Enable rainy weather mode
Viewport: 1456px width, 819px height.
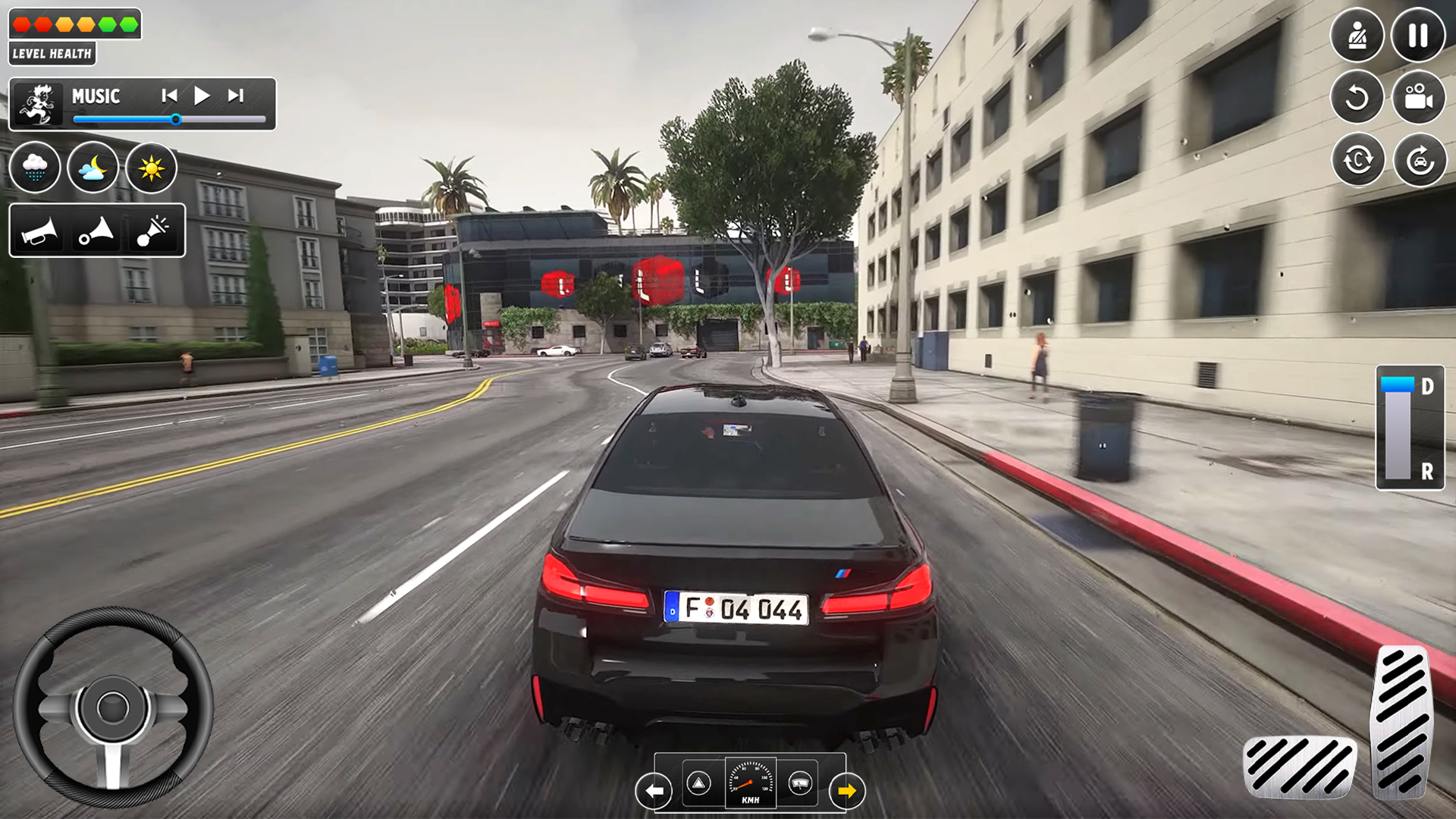36,168
